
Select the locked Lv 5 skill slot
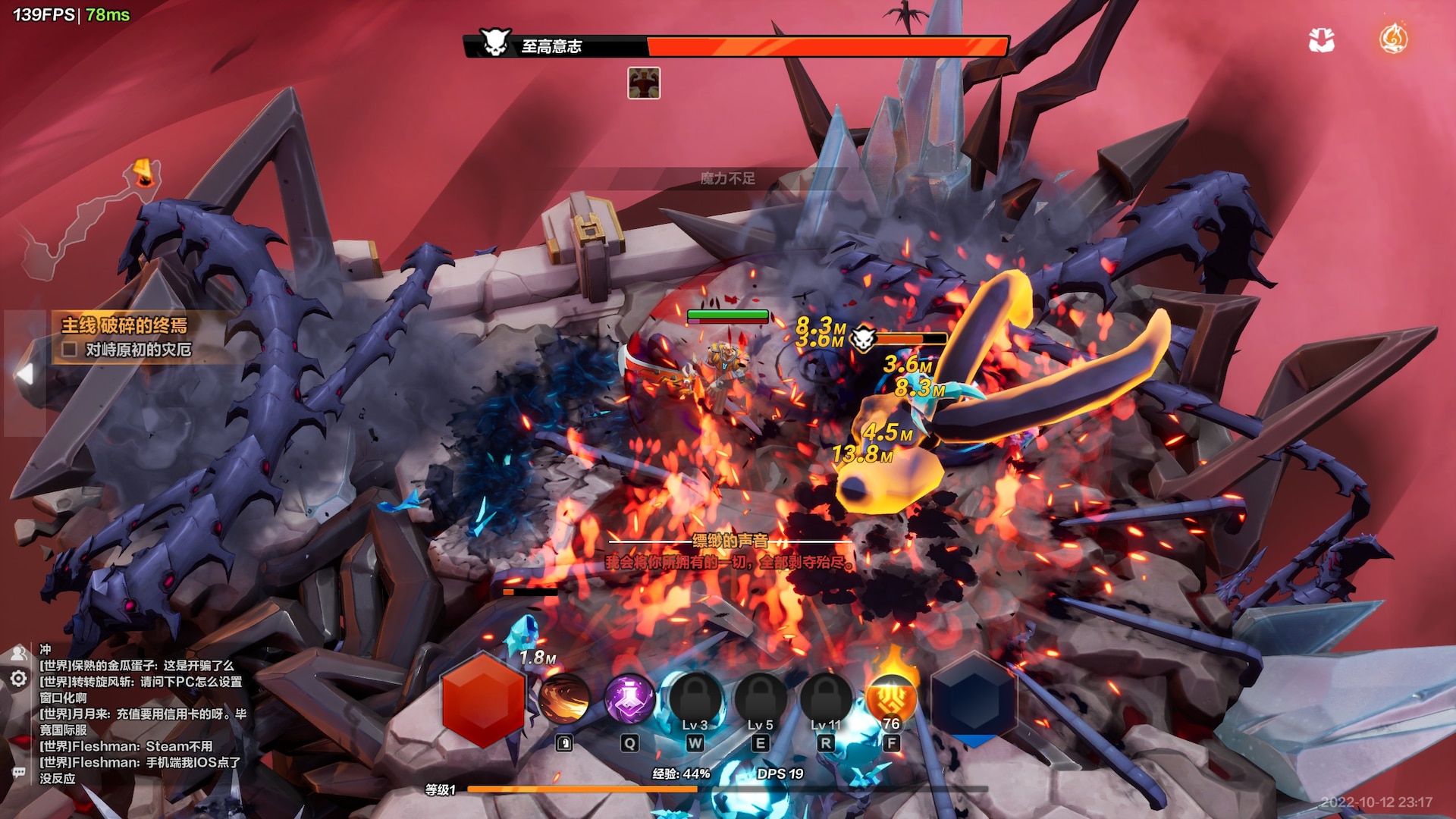[760, 699]
